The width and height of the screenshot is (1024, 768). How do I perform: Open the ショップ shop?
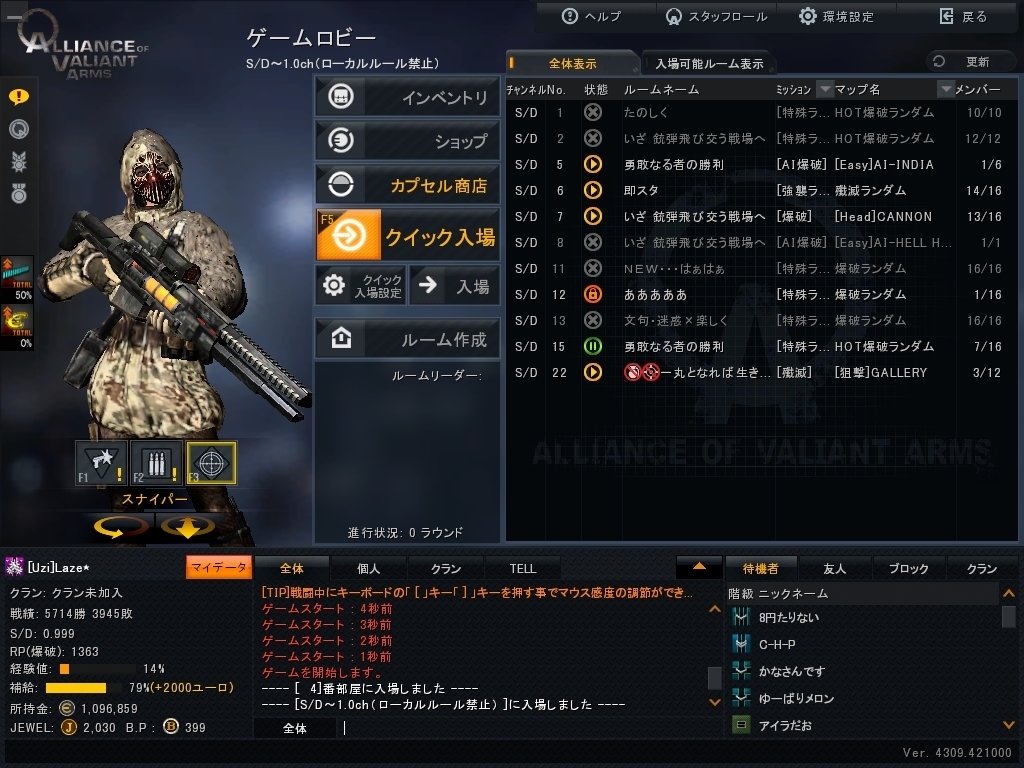pyautogui.click(x=407, y=141)
